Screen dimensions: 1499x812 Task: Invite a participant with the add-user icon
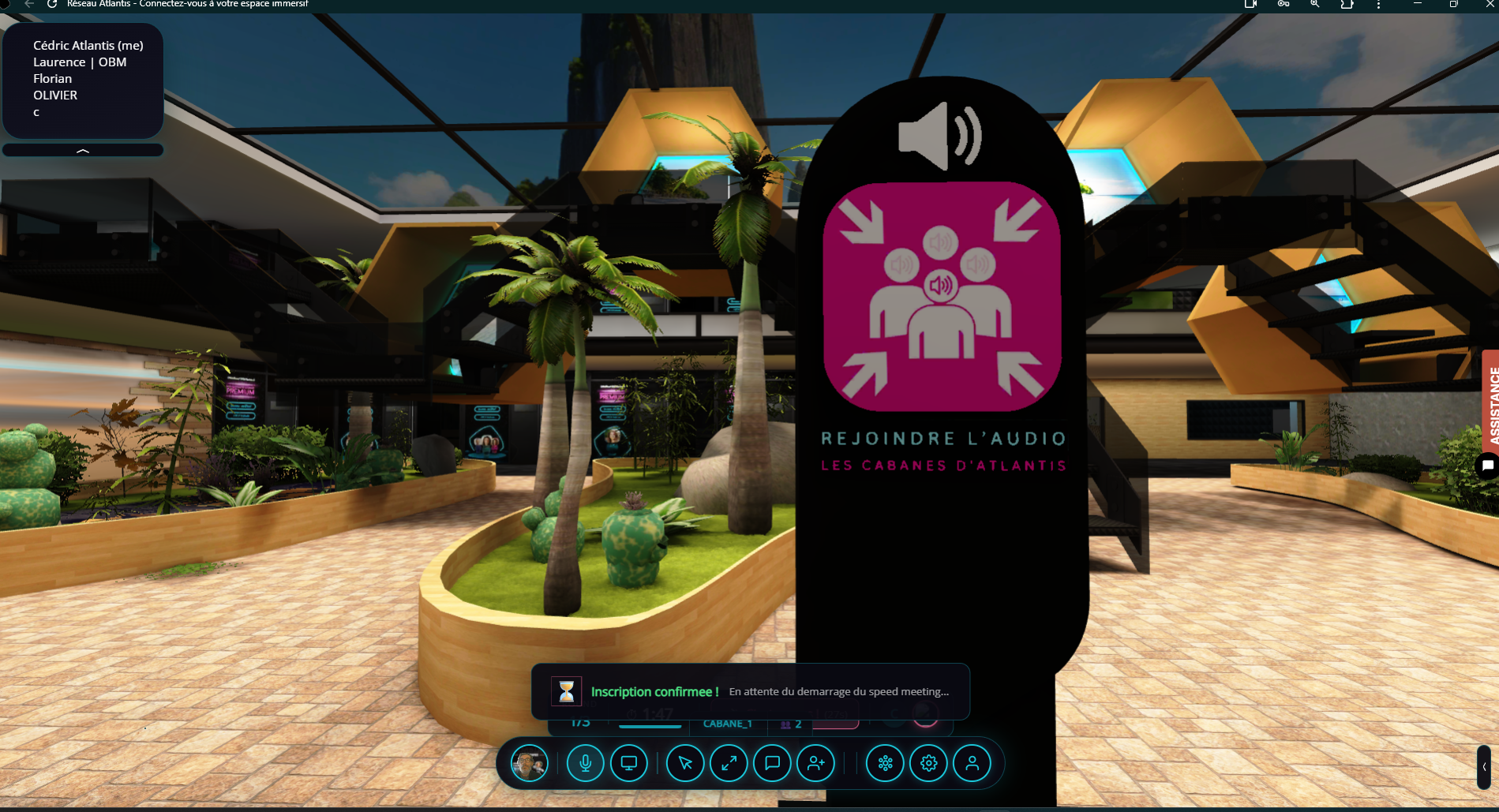pyautogui.click(x=815, y=763)
